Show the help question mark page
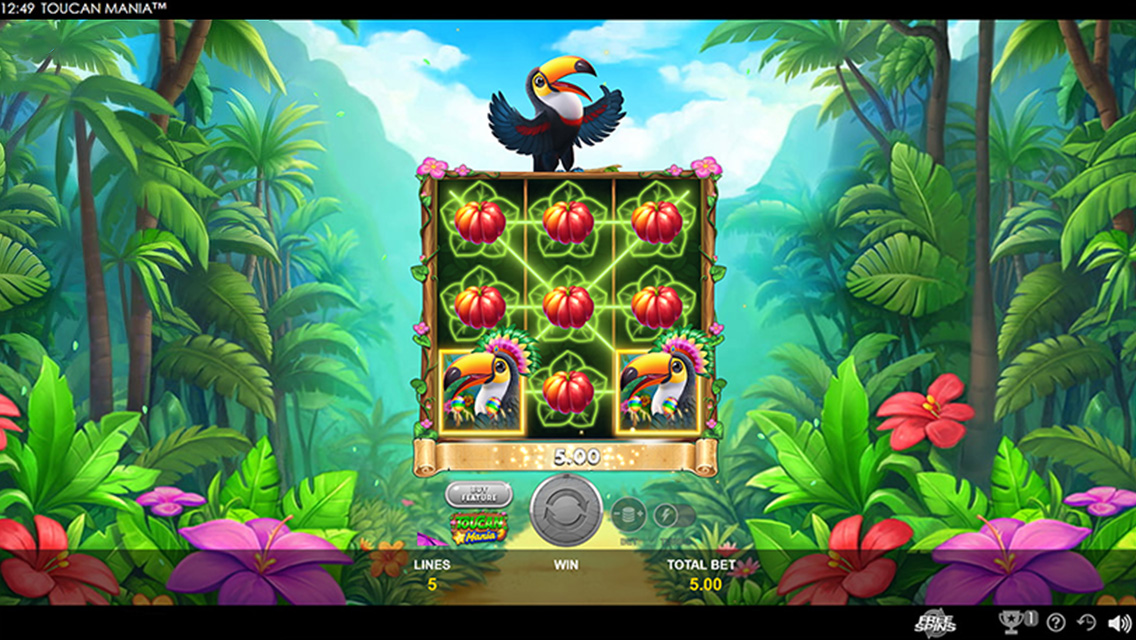 tap(1056, 623)
